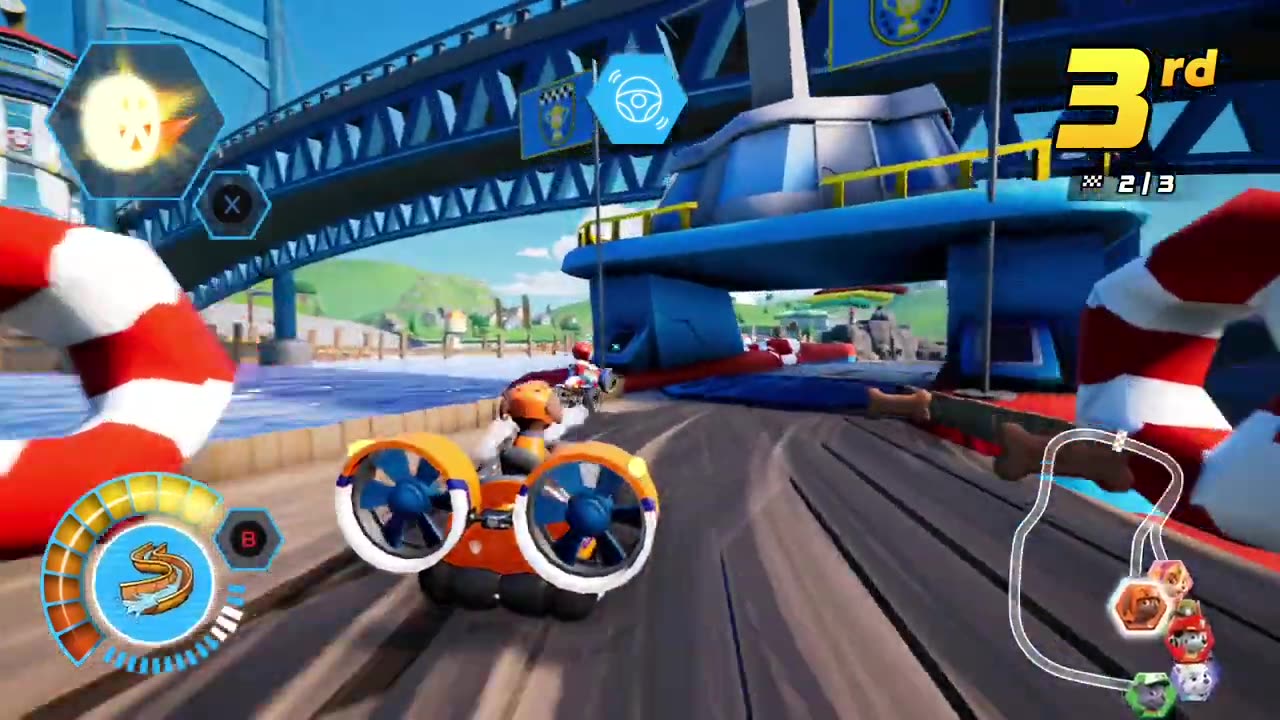Screen dimensions: 1280x720
Task: Click the start/finish marker on the minimap track
Action: 1121,441
